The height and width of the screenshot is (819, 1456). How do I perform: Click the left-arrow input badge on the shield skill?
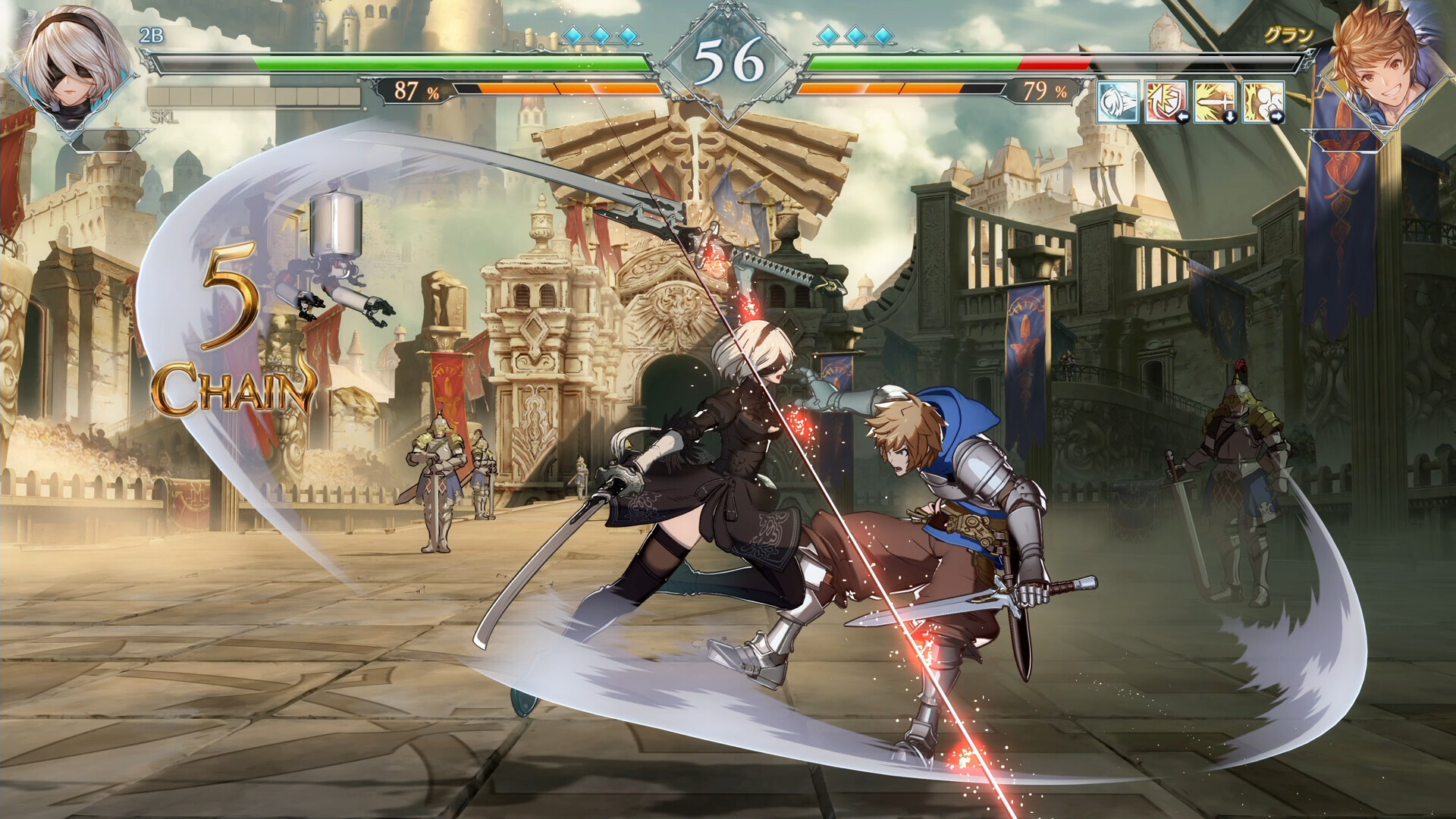[1183, 116]
